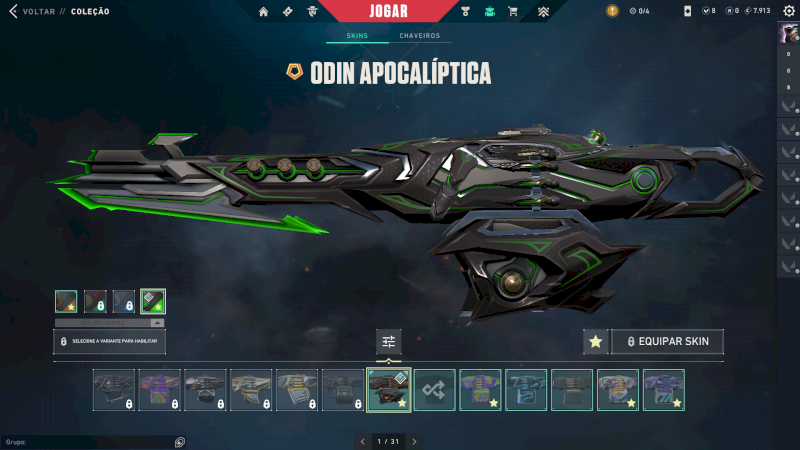The image size is (800, 450).
Task: Switch to the Chaveiros tab
Action: pyautogui.click(x=419, y=36)
